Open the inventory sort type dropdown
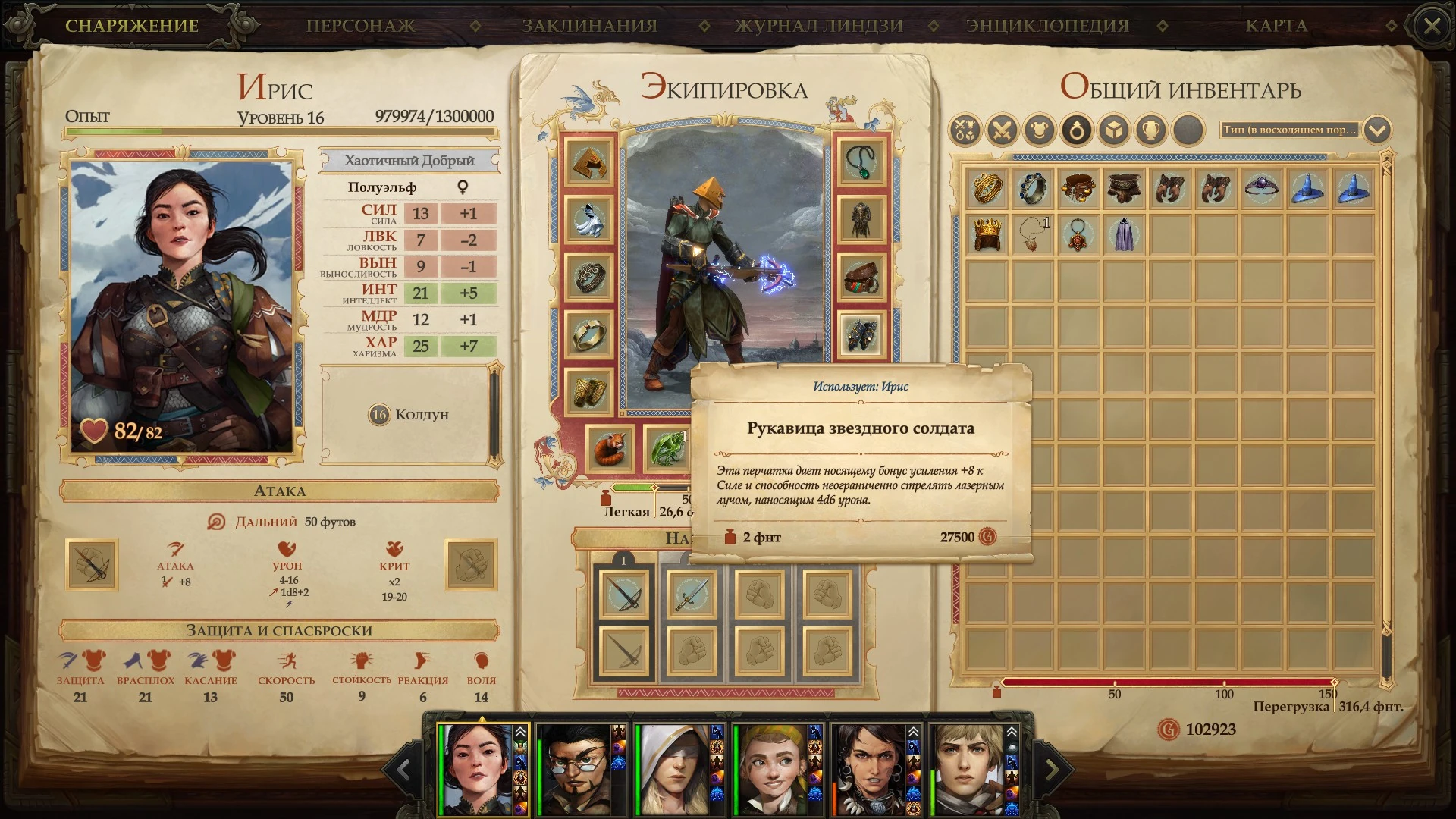The width and height of the screenshot is (1456, 819). point(1377,130)
